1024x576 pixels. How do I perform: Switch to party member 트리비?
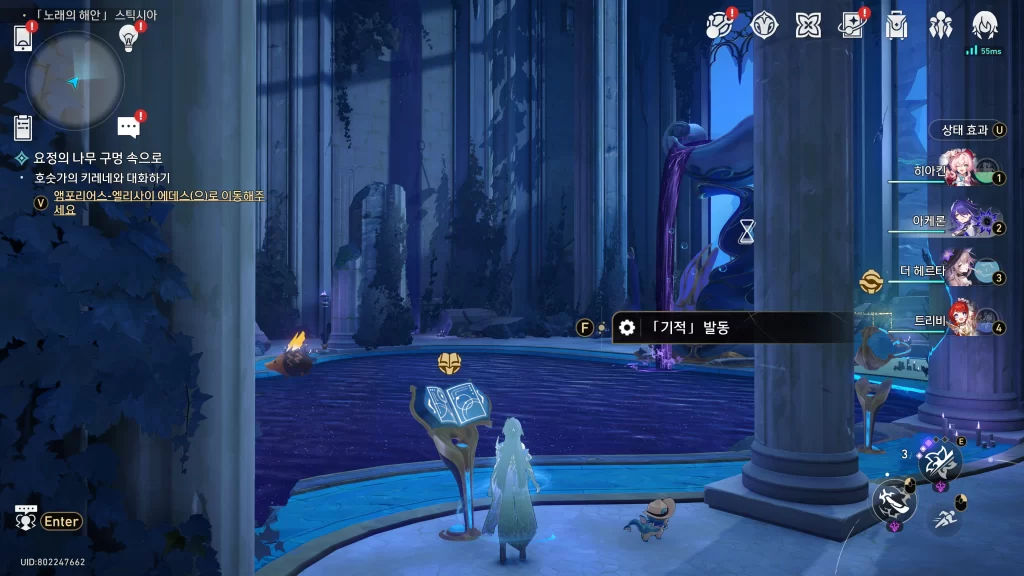click(x=960, y=320)
